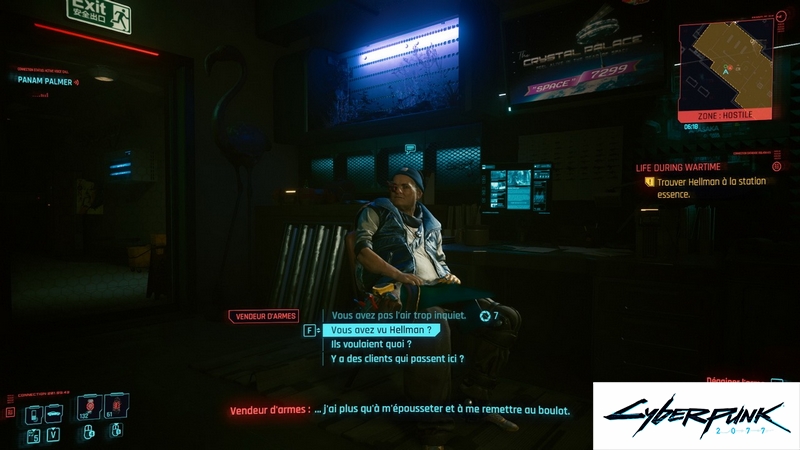Ask "Y a des clients qui passent ici ?"

point(397,358)
